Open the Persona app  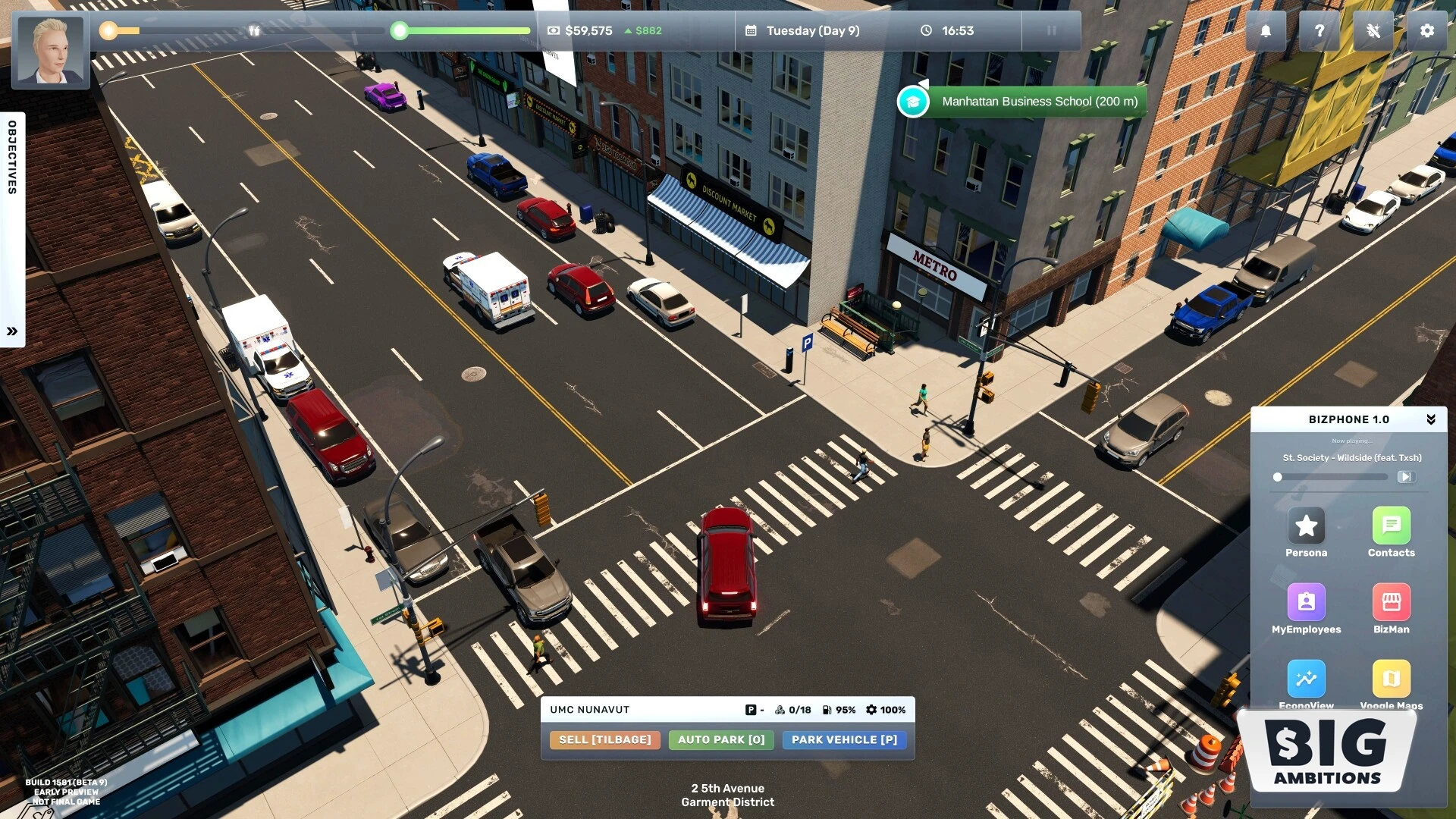point(1306,526)
